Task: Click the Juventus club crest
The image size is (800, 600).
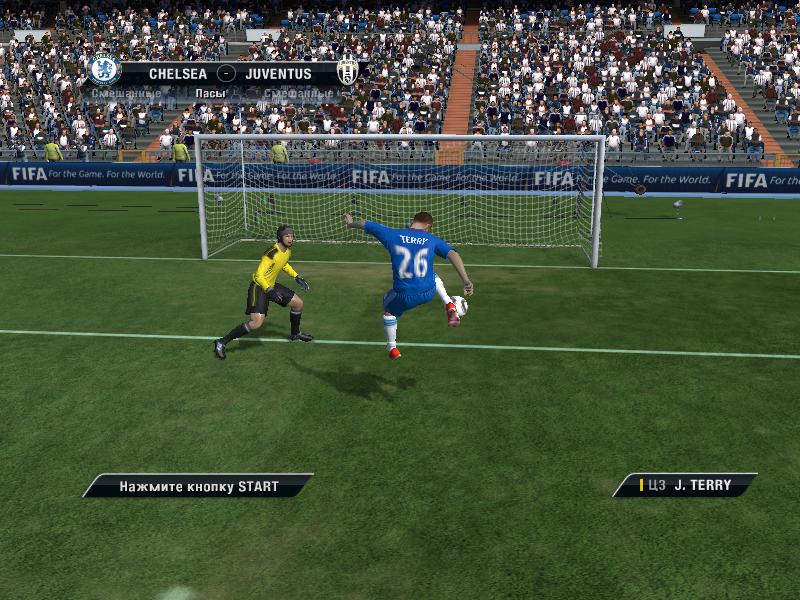Action: point(347,70)
